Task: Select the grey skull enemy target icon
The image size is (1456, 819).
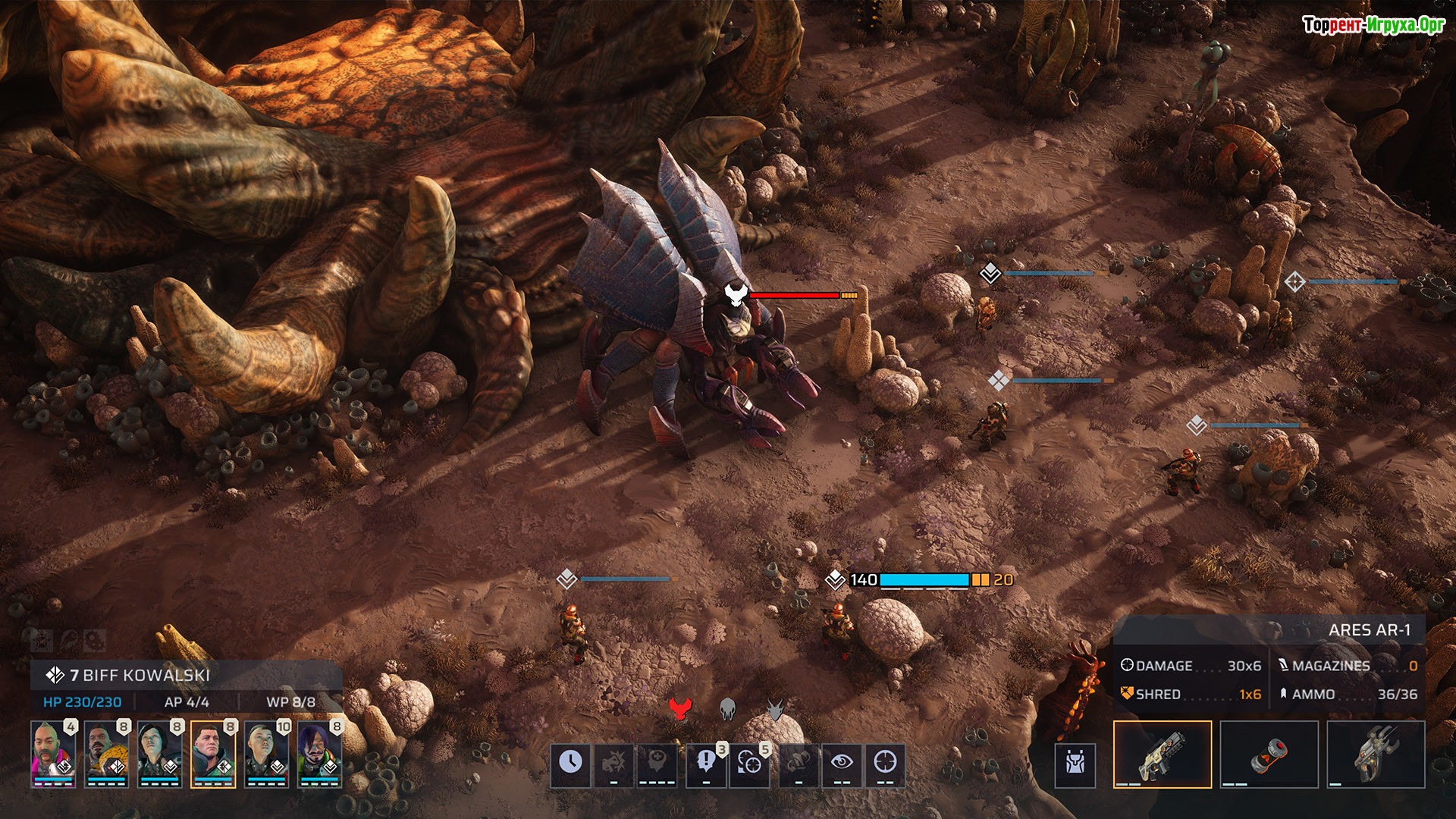Action: point(728,710)
